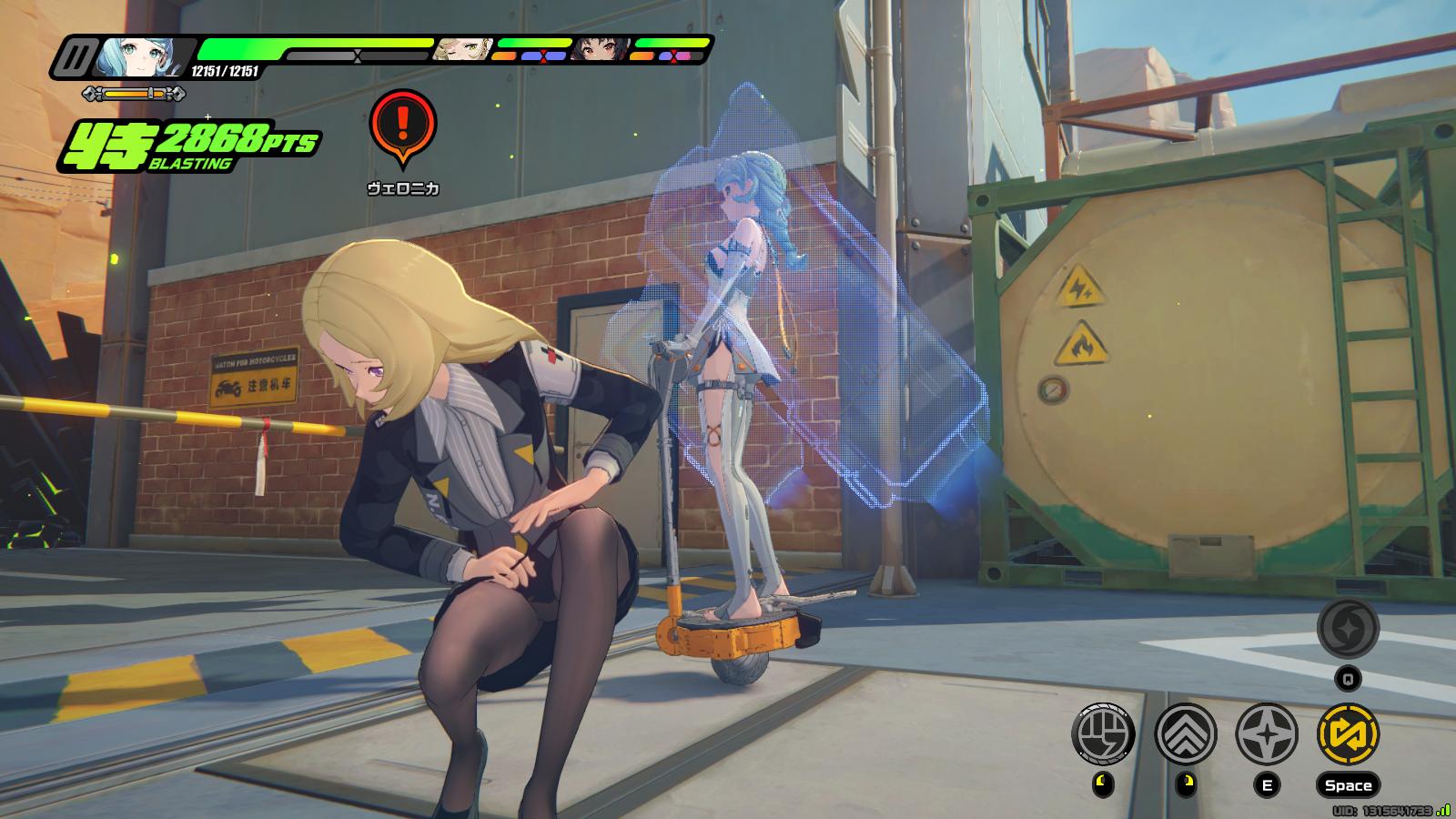The height and width of the screenshot is (819, 1456).
Task: Use the four-point star special skill
Action: [x=1267, y=733]
